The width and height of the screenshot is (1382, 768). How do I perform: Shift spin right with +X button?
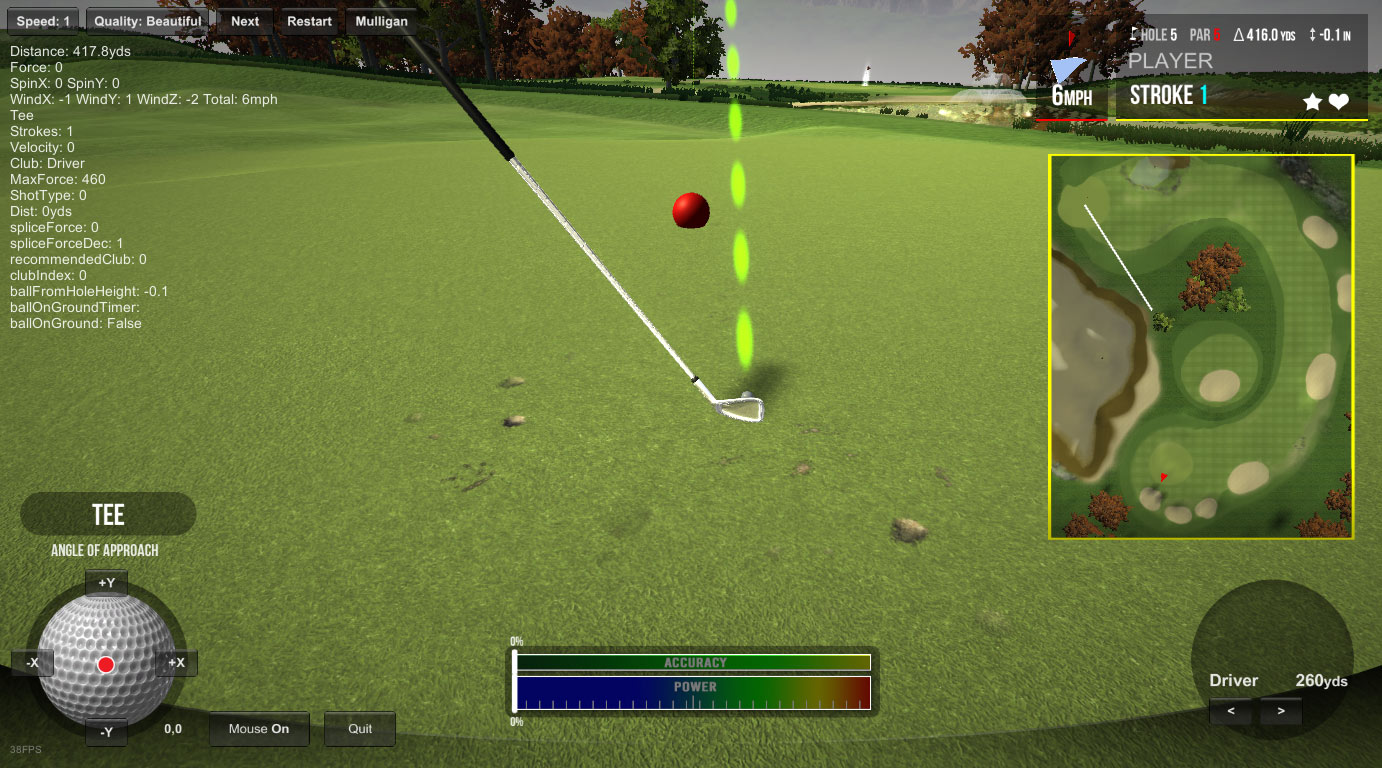(x=177, y=662)
